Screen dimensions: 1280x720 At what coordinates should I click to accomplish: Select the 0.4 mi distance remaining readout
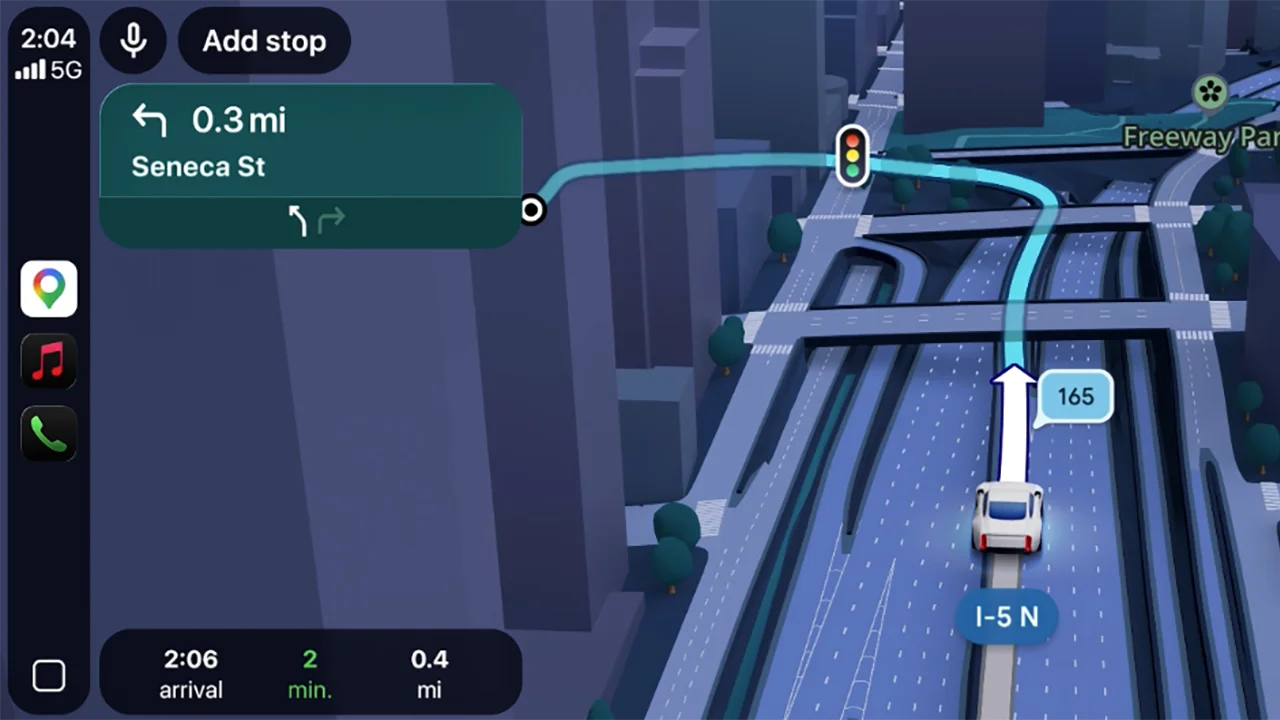pos(429,673)
